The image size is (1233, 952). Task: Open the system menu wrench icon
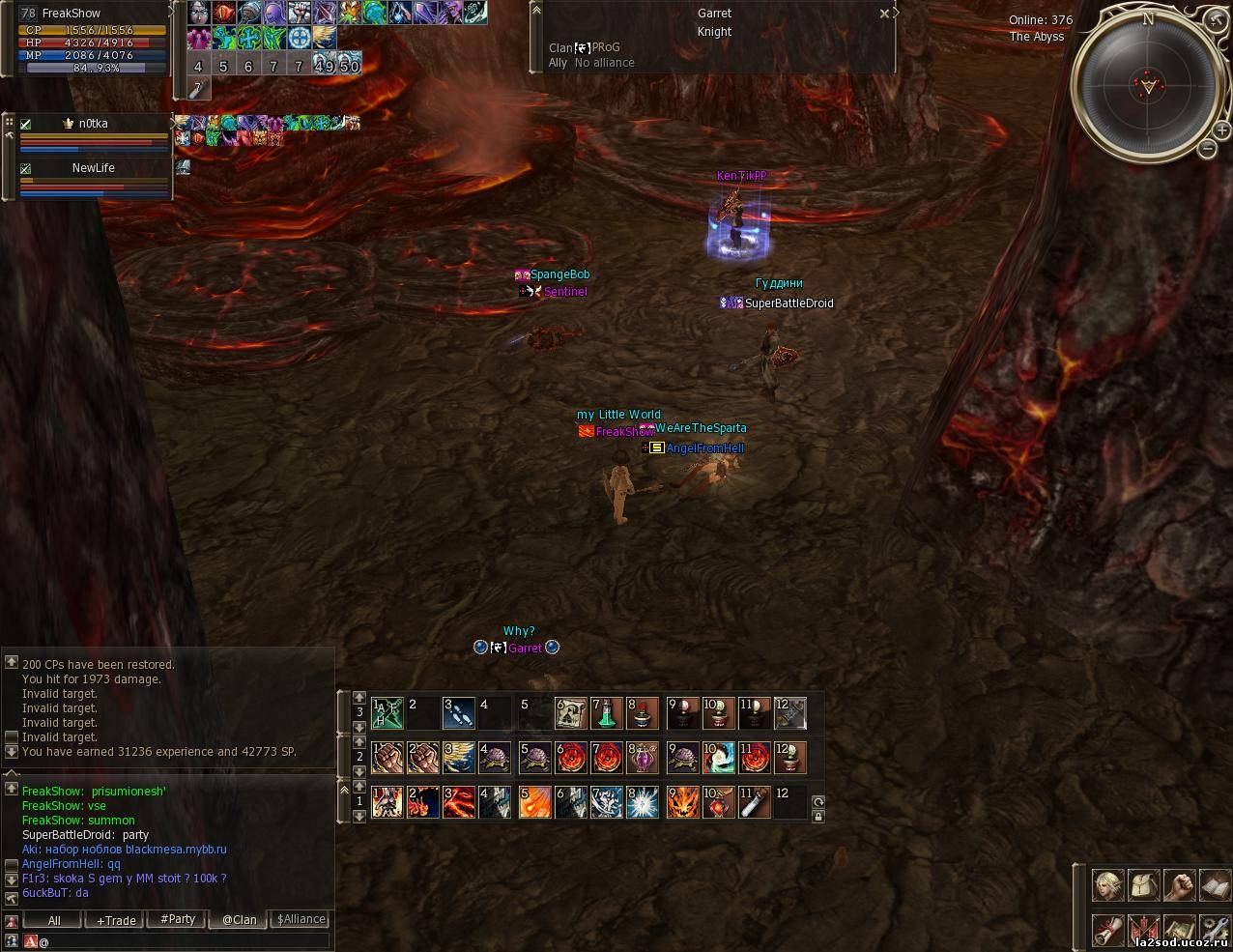(1215, 930)
